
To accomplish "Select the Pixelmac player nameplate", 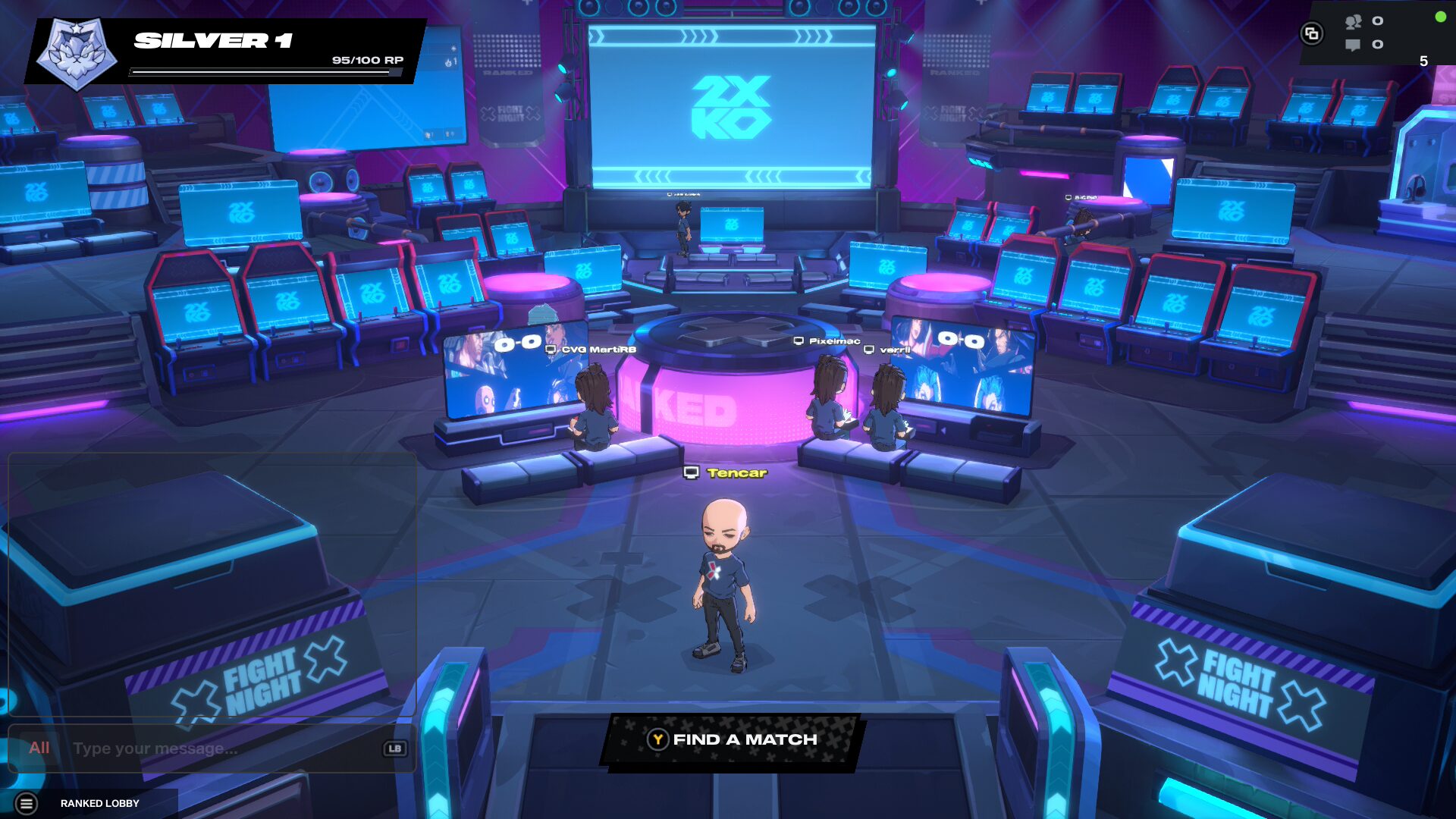I will 827,341.
